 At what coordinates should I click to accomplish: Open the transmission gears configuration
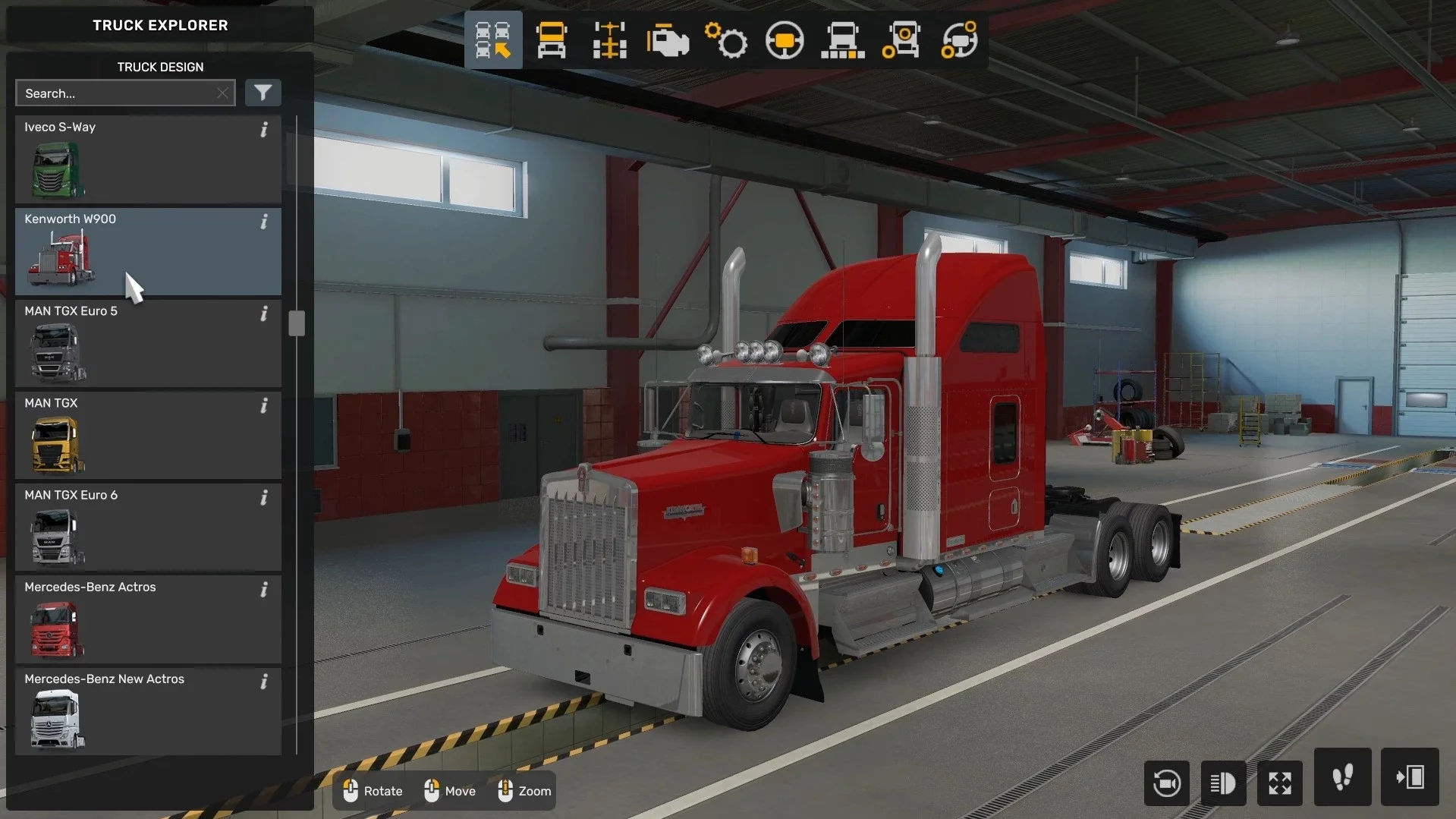click(x=727, y=39)
